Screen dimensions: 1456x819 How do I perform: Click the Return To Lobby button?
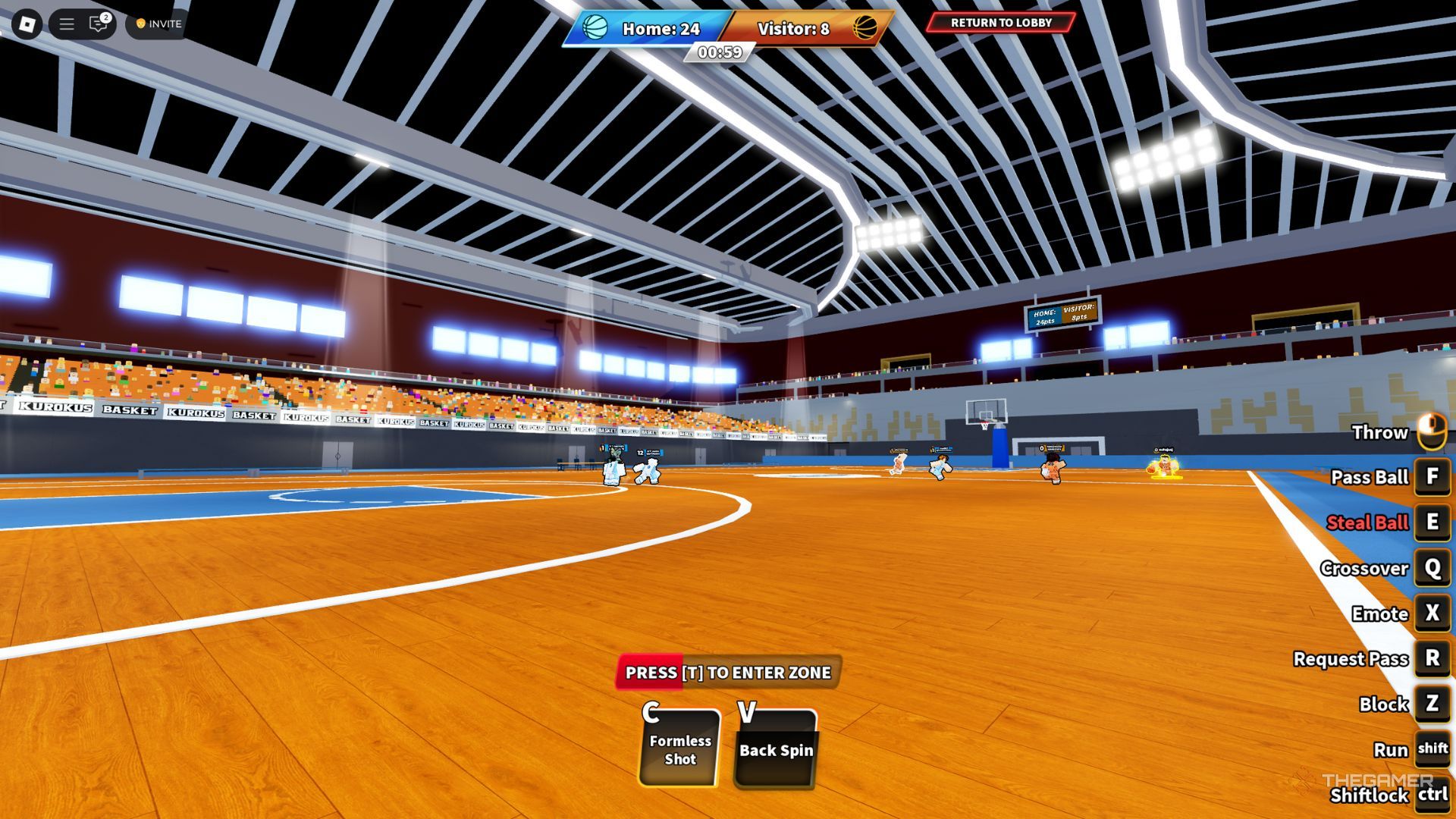click(1001, 24)
